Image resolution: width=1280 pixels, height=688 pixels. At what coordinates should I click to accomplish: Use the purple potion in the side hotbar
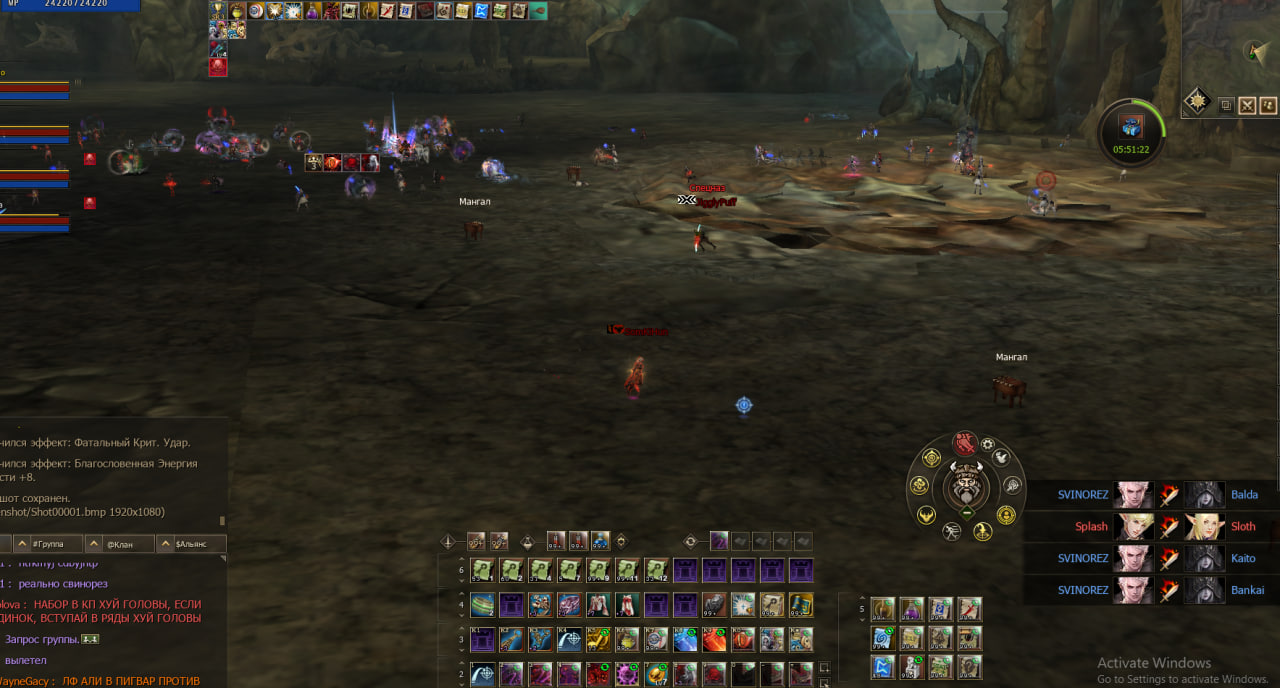912,610
